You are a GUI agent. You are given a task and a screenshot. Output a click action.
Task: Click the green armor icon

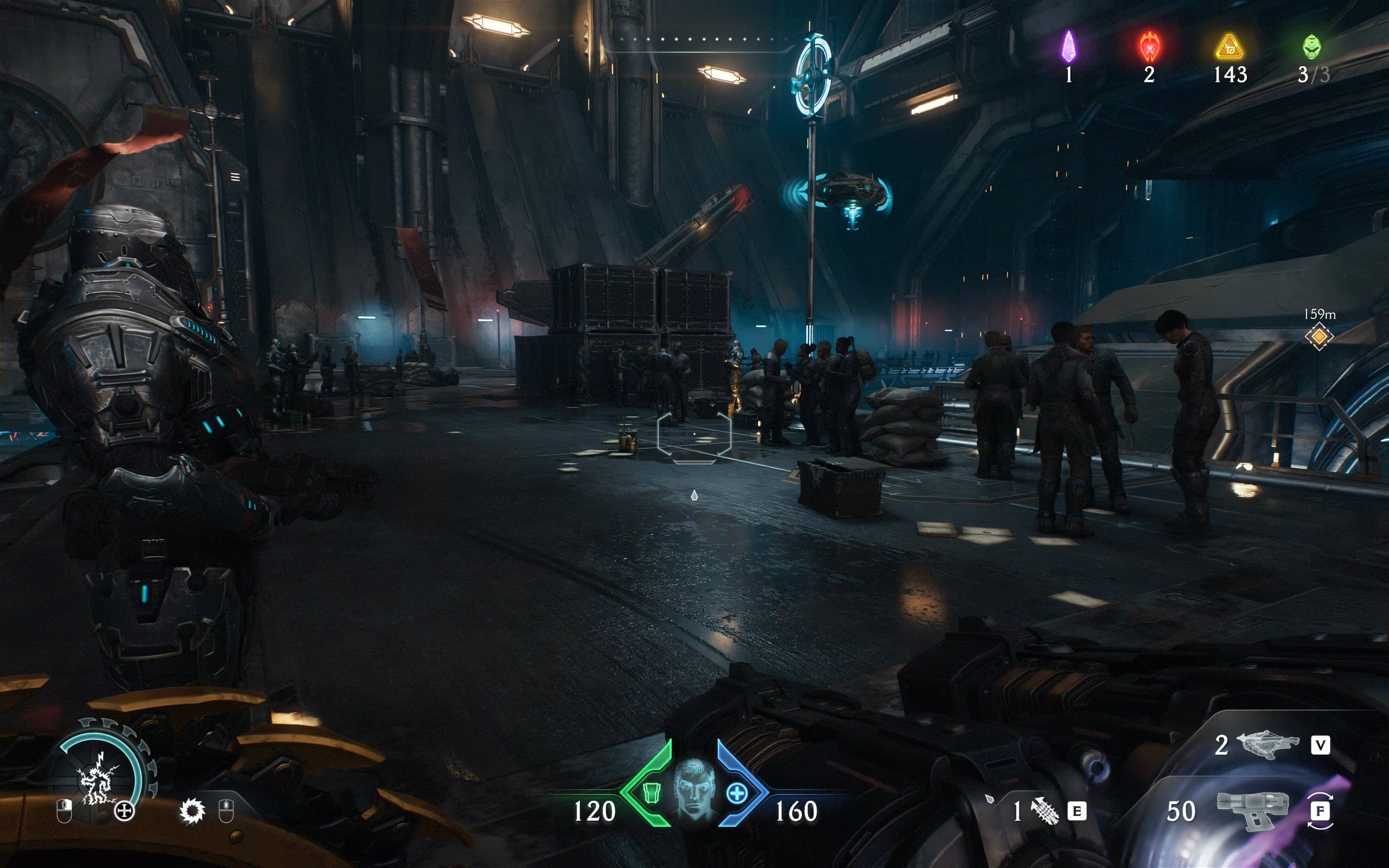point(652,793)
